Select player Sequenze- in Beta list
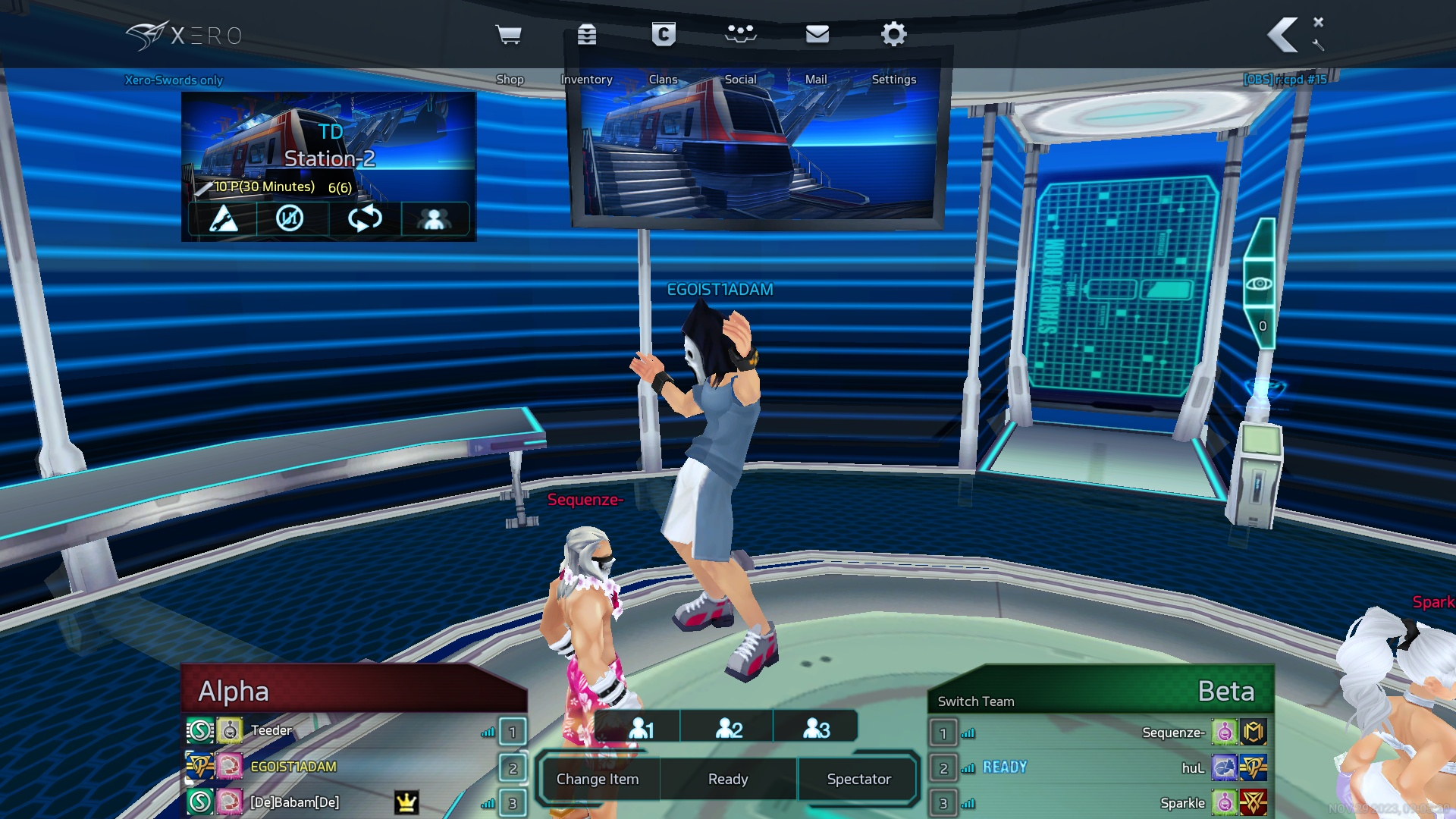The image size is (1456, 819). coord(1173,733)
